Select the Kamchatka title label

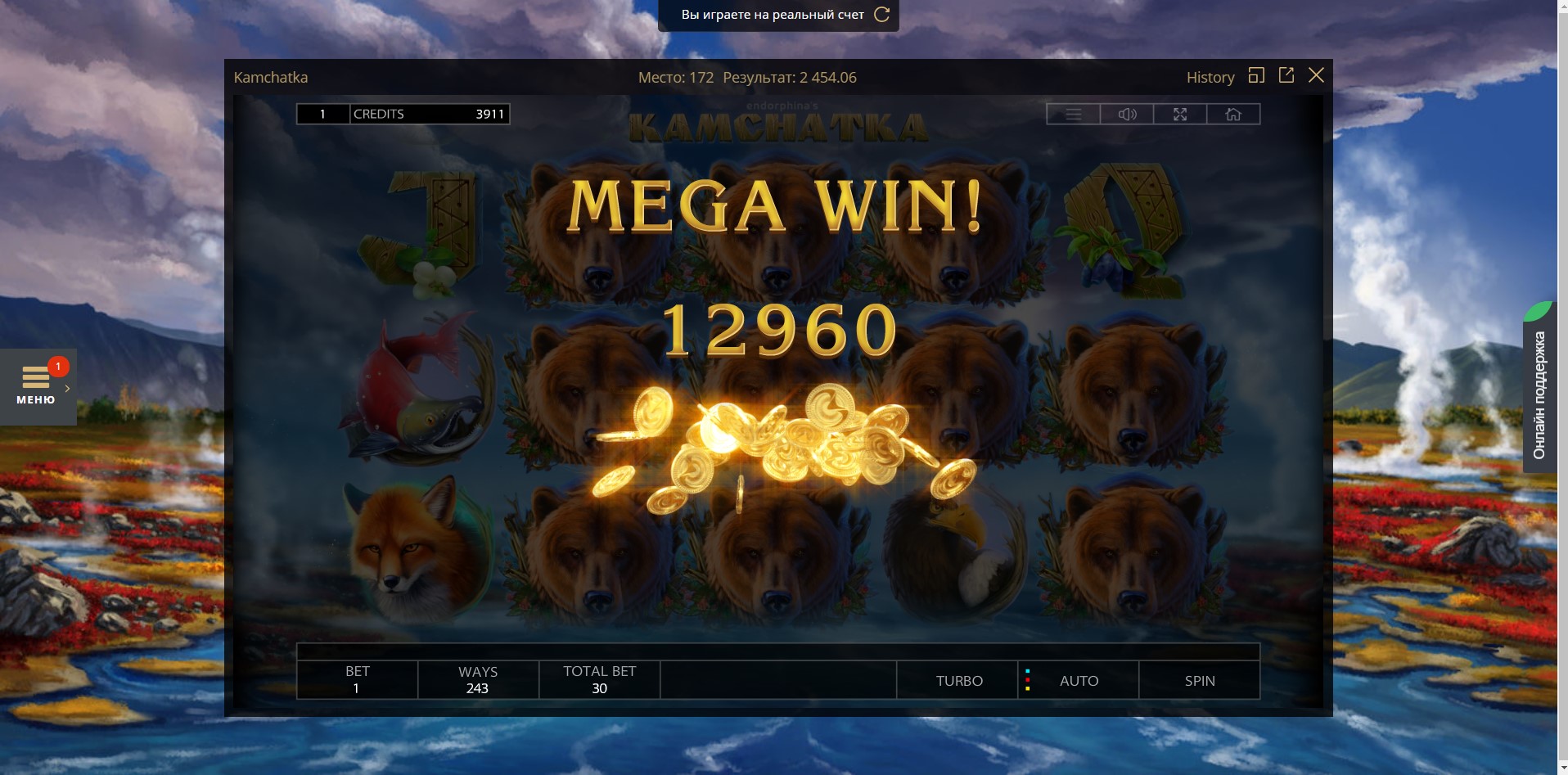coord(270,77)
